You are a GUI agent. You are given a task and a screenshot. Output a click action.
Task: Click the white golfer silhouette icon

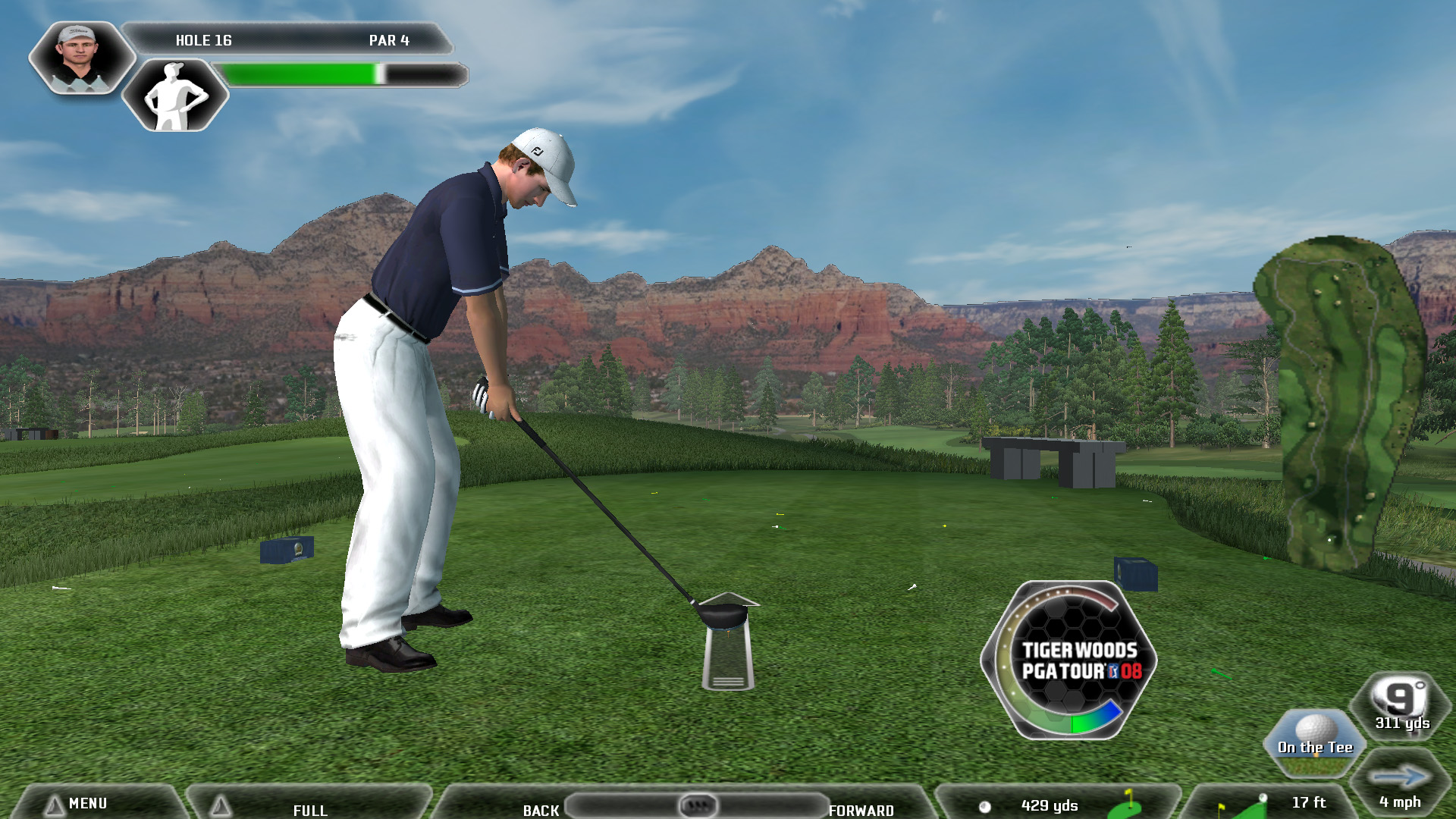(x=175, y=96)
